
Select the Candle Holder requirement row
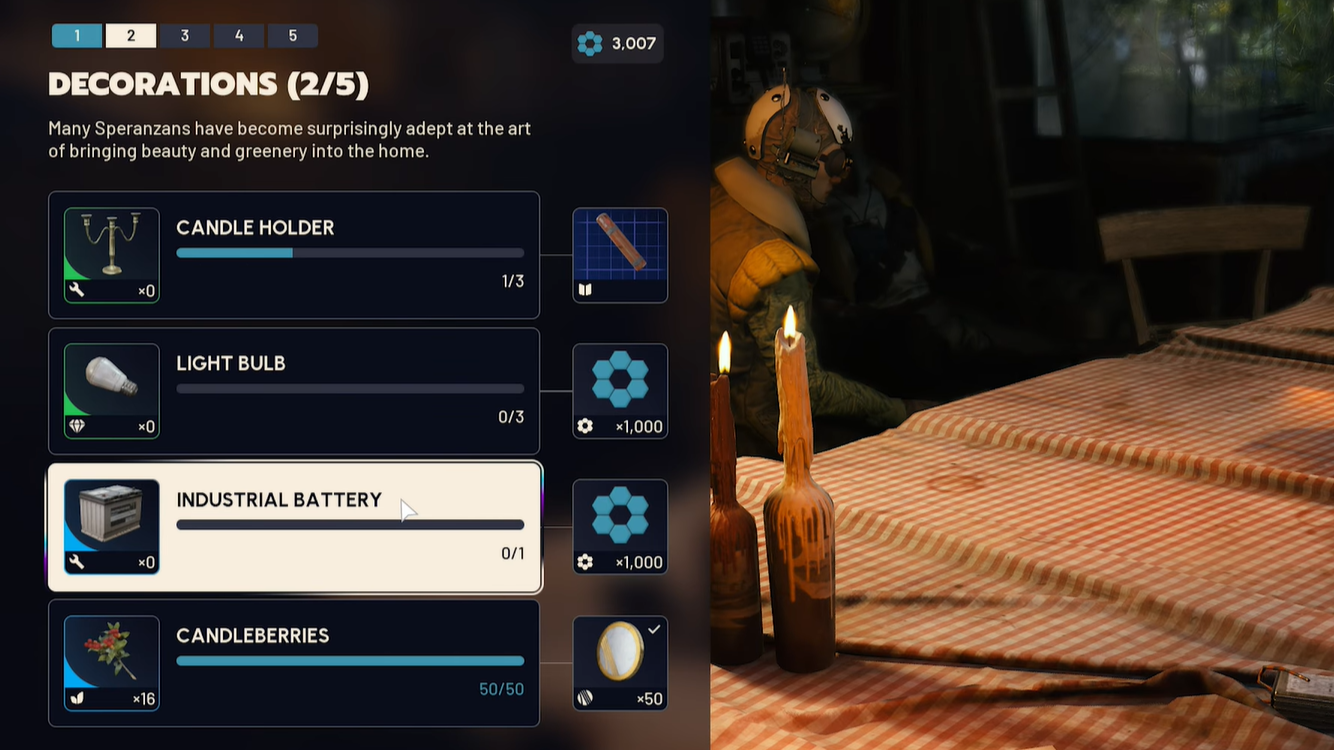350,255
